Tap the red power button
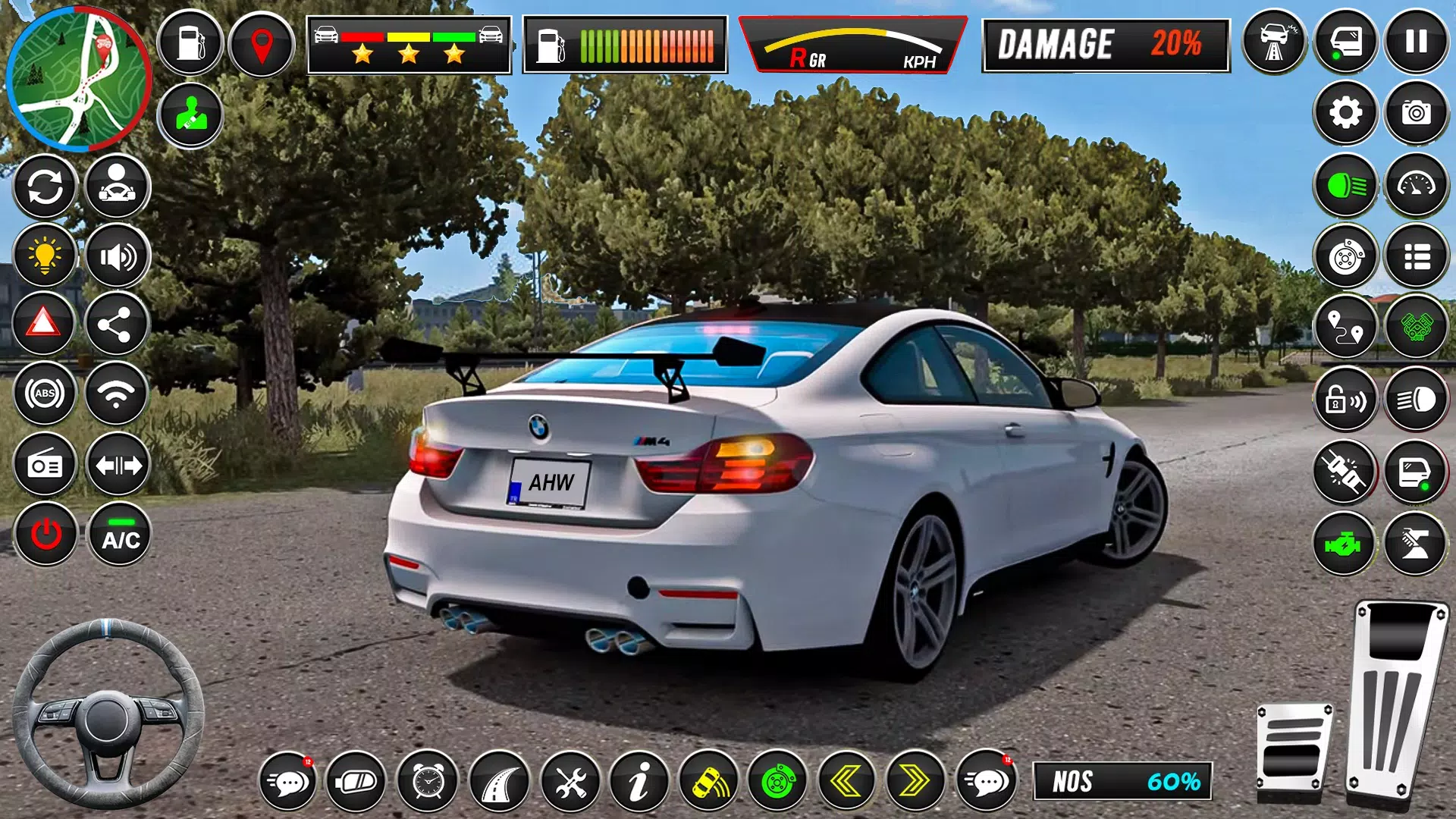Screen dimensions: 1456x819 pyautogui.click(x=45, y=535)
